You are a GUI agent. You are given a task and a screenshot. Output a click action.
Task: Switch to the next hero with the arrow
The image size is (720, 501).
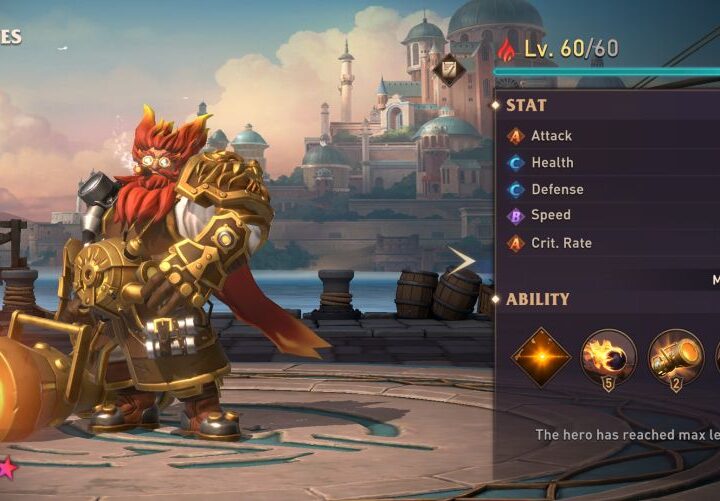click(462, 262)
